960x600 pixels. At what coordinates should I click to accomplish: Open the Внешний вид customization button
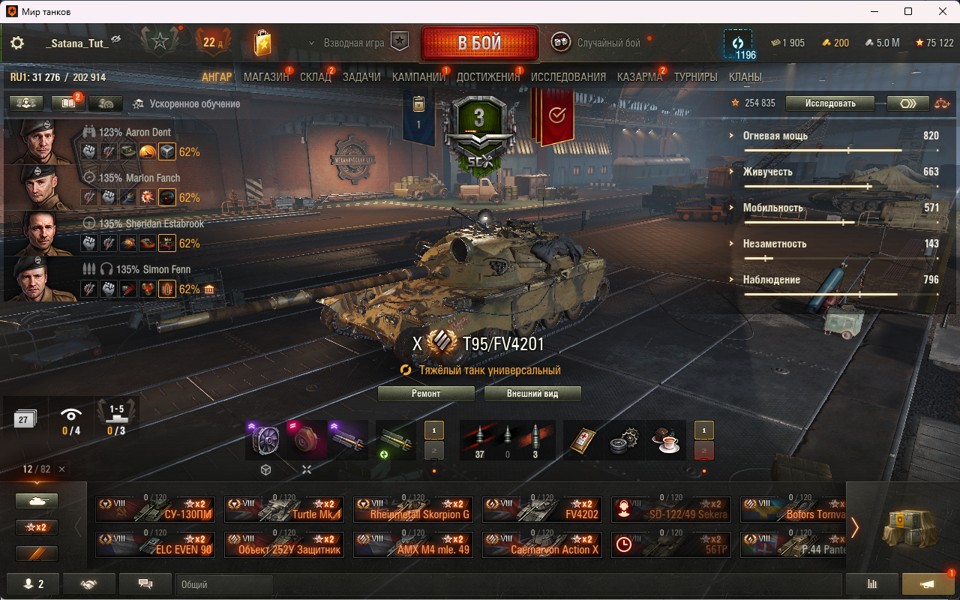pos(532,394)
